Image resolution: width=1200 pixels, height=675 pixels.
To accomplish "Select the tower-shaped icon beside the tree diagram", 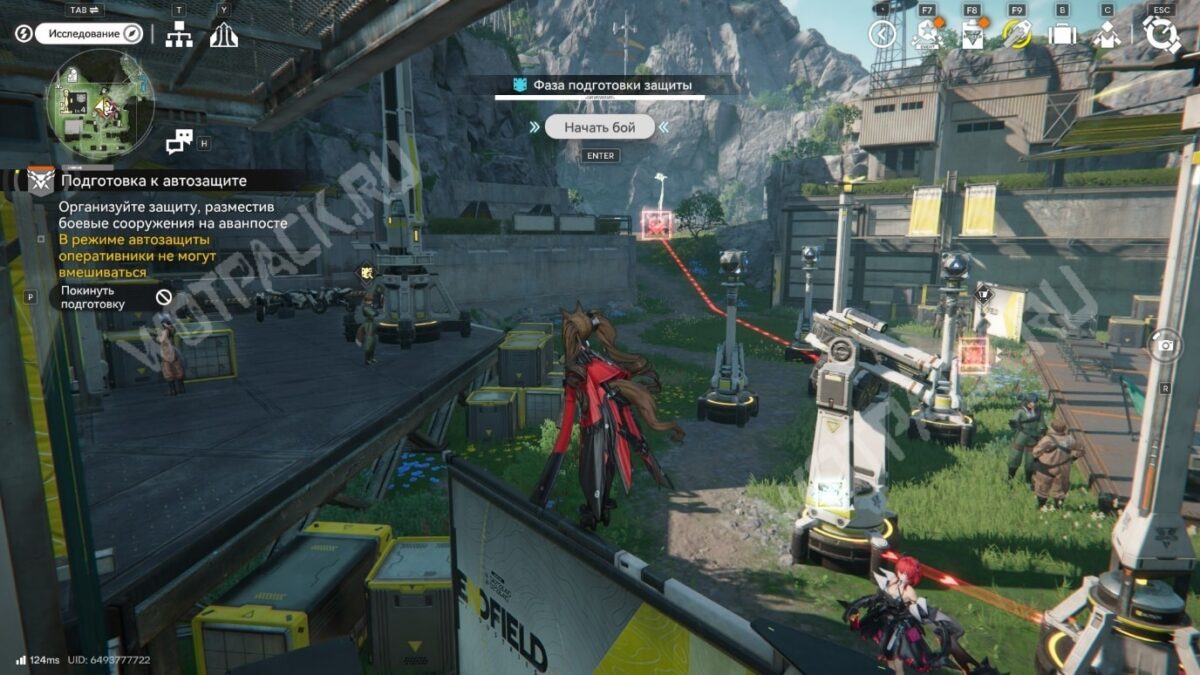I will coord(224,35).
